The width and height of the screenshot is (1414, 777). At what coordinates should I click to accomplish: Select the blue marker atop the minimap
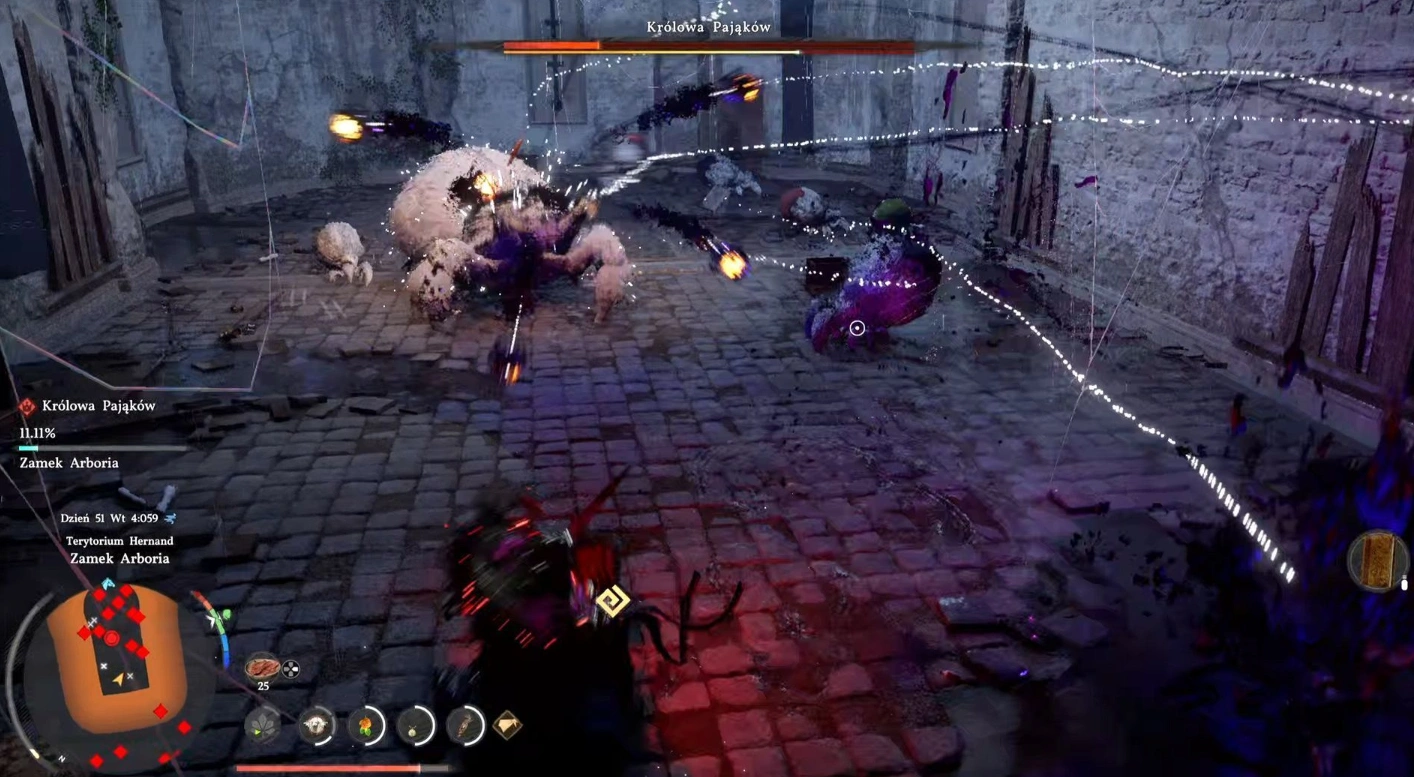108,583
